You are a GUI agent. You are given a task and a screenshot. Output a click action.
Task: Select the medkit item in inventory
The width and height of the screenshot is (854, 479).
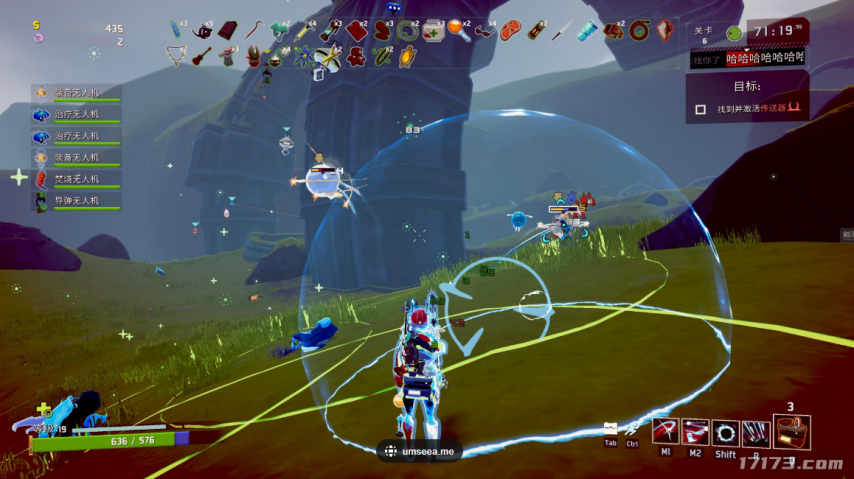[x=434, y=31]
